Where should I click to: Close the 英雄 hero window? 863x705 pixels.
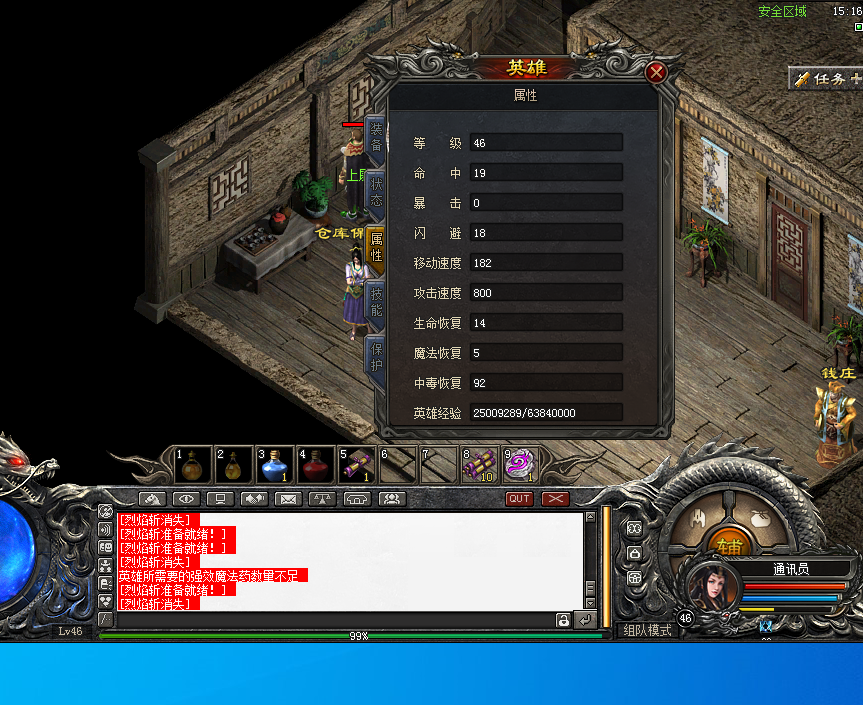coord(656,72)
